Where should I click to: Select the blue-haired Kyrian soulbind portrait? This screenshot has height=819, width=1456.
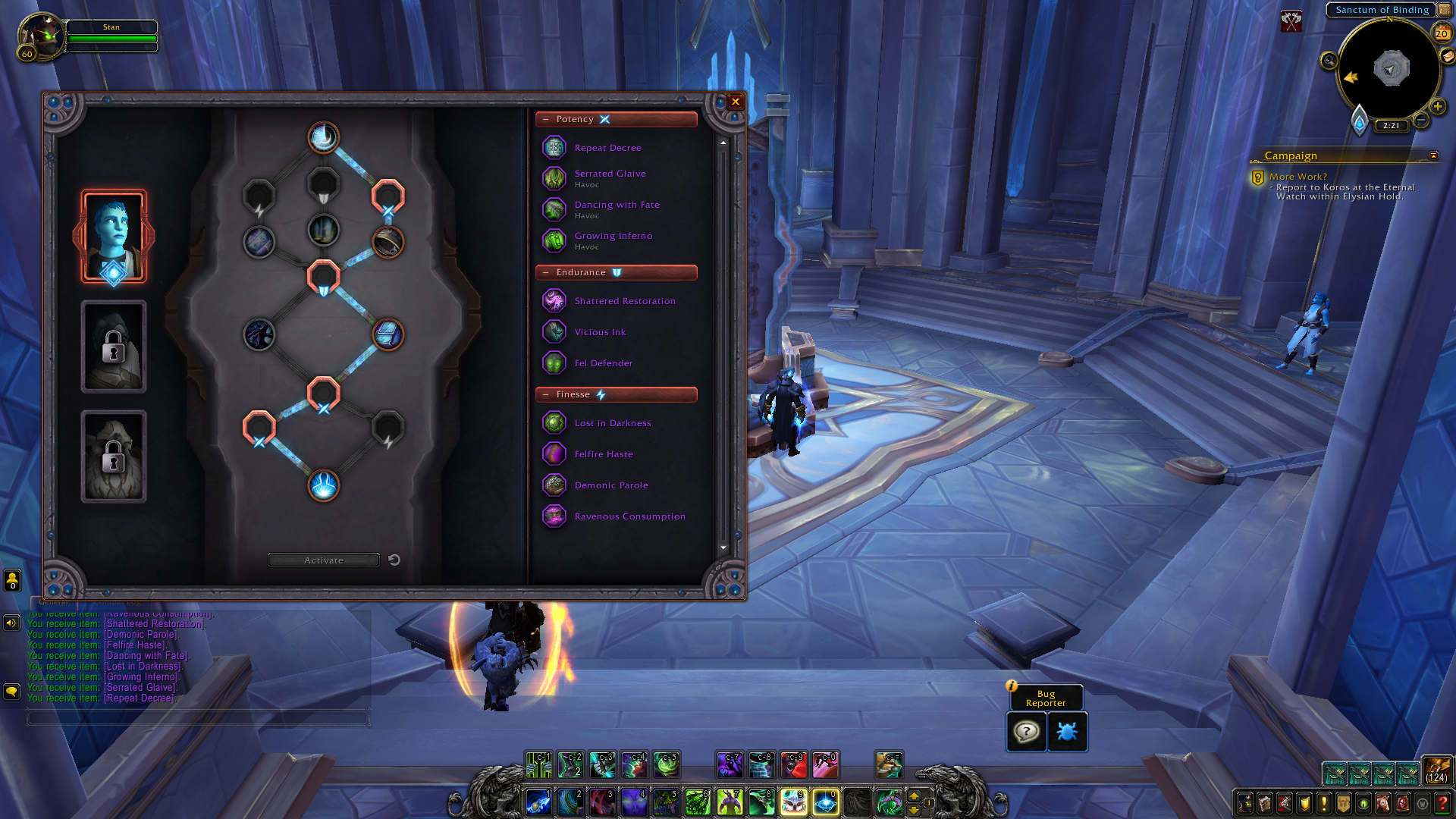click(x=114, y=237)
